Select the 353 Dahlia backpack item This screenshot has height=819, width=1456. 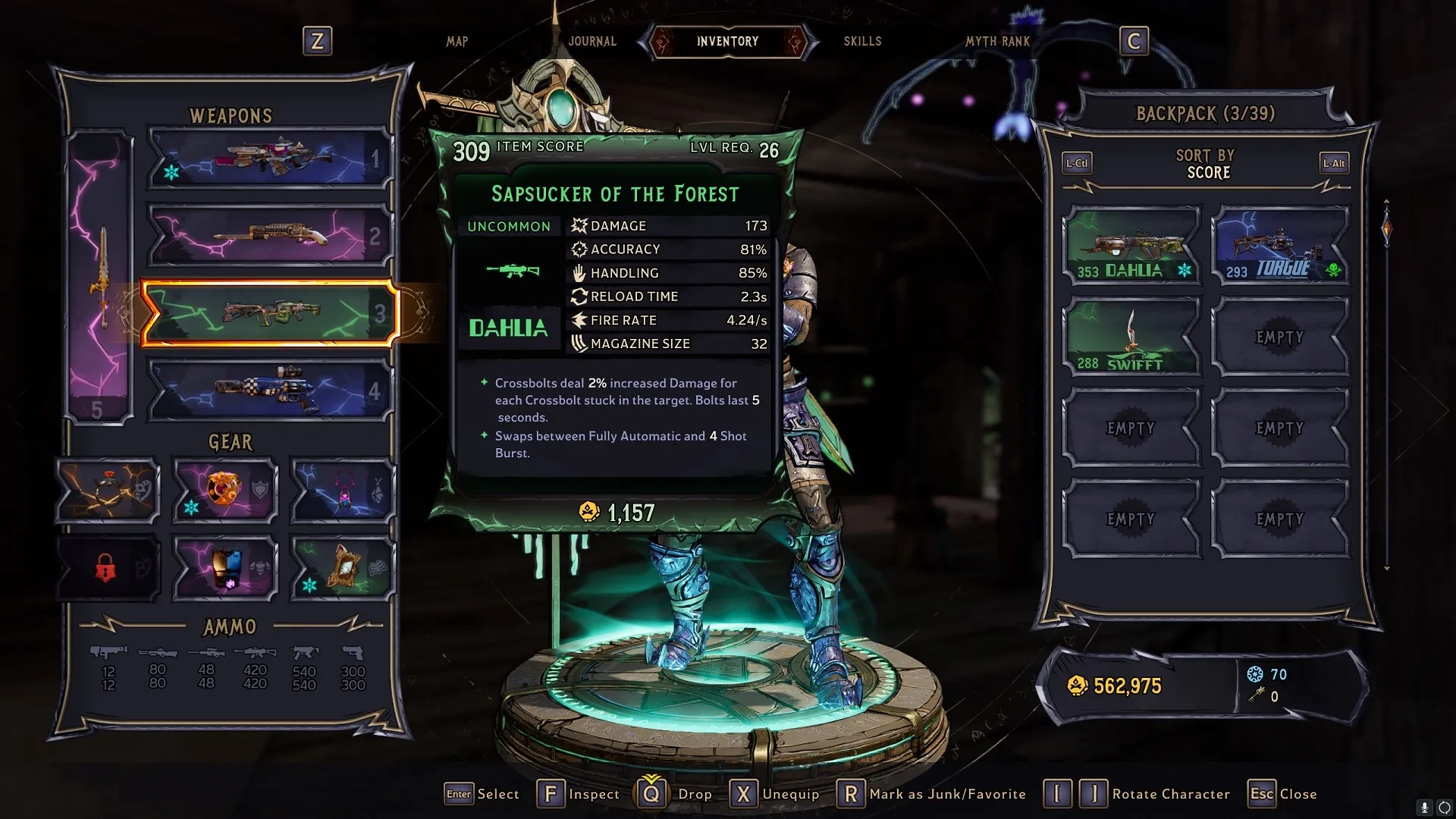[1131, 246]
